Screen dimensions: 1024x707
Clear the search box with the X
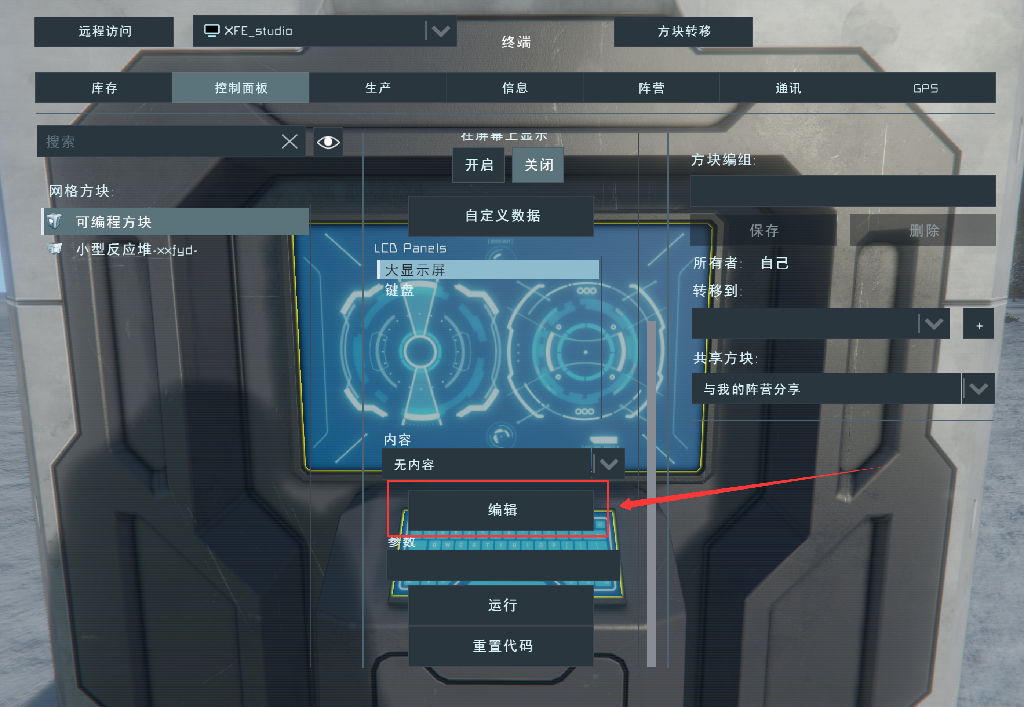pyautogui.click(x=290, y=142)
